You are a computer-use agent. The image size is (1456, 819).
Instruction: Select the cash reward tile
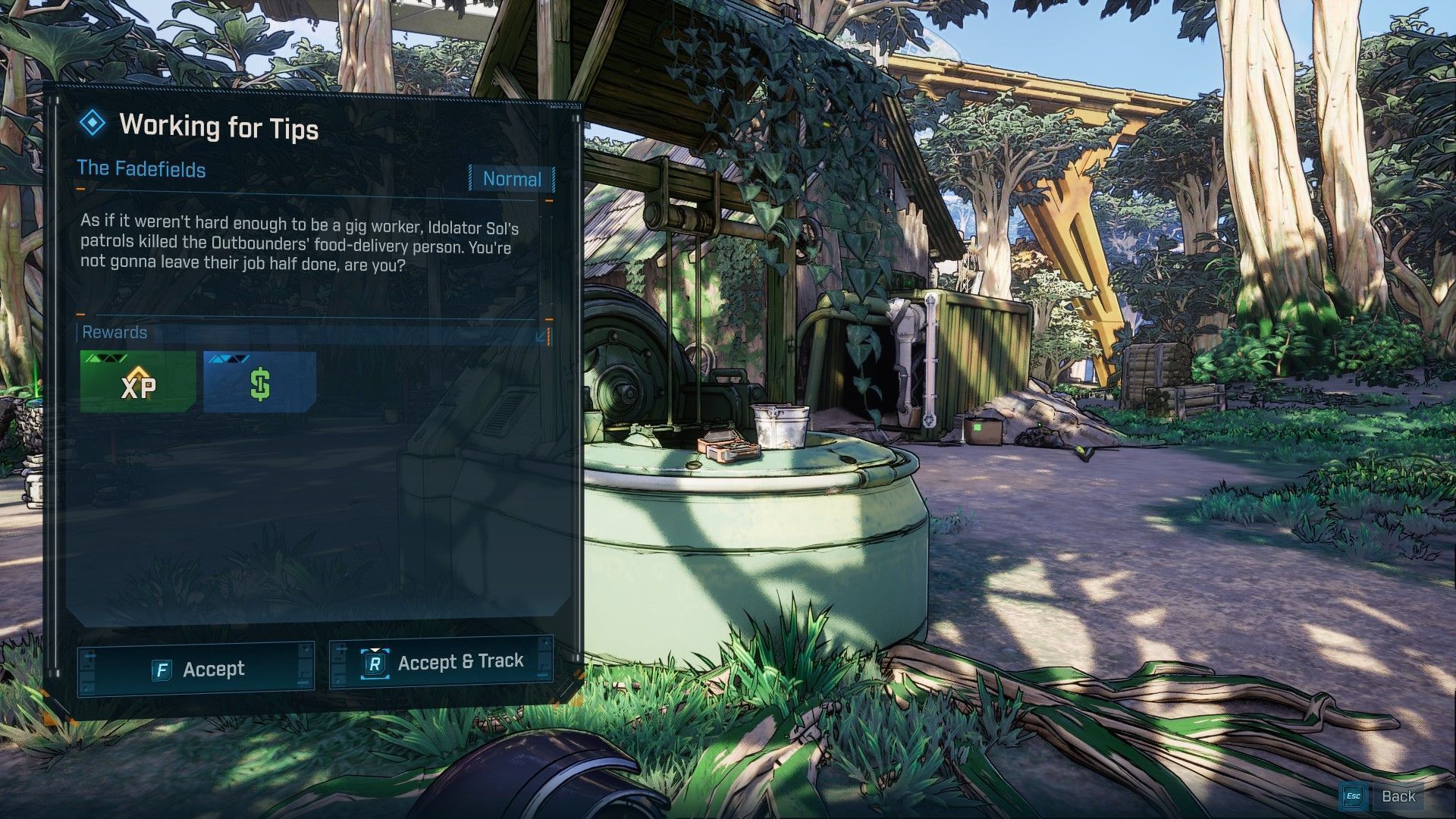point(259,383)
